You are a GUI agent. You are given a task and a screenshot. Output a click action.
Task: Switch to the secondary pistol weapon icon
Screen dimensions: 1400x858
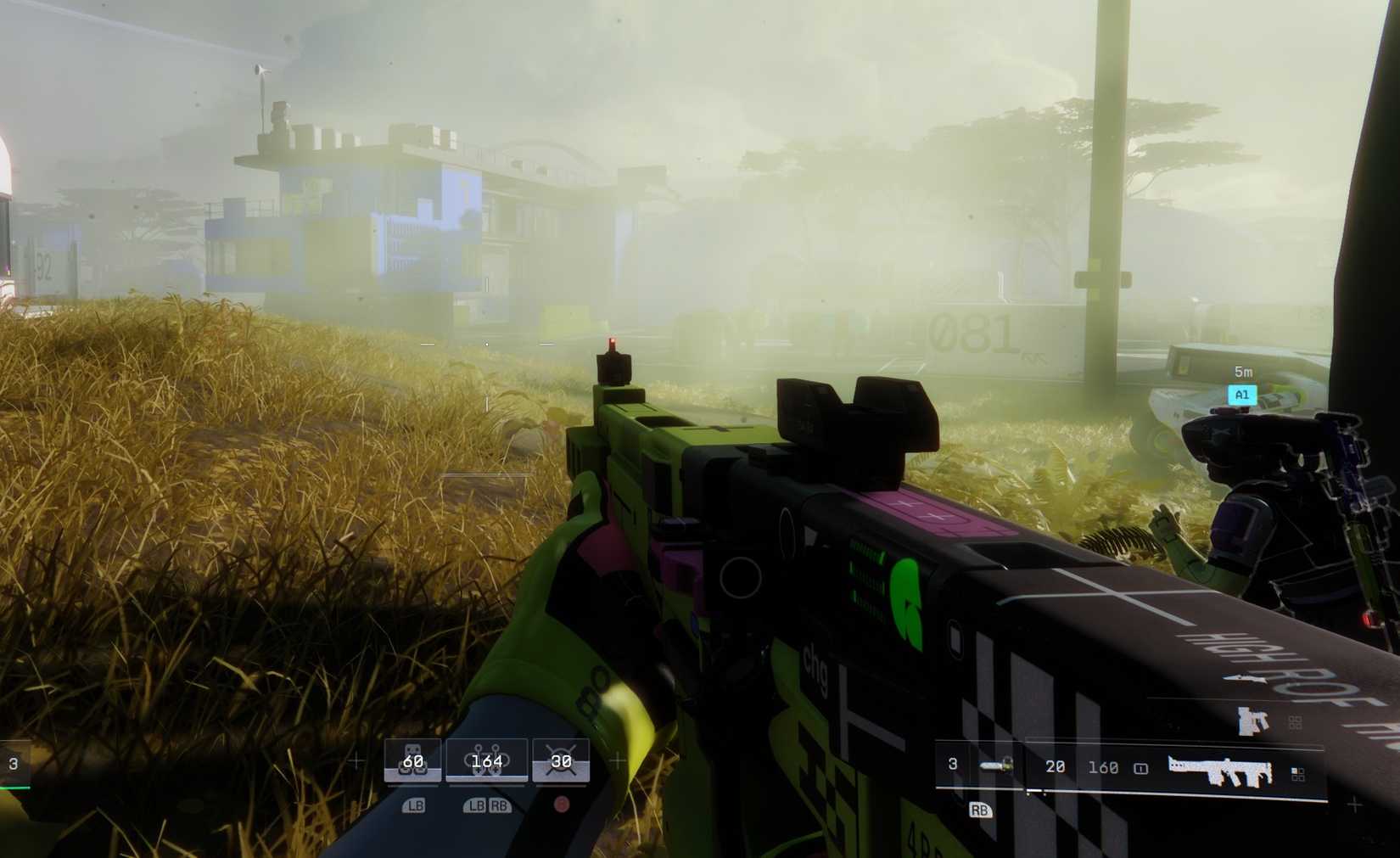coord(1252,721)
